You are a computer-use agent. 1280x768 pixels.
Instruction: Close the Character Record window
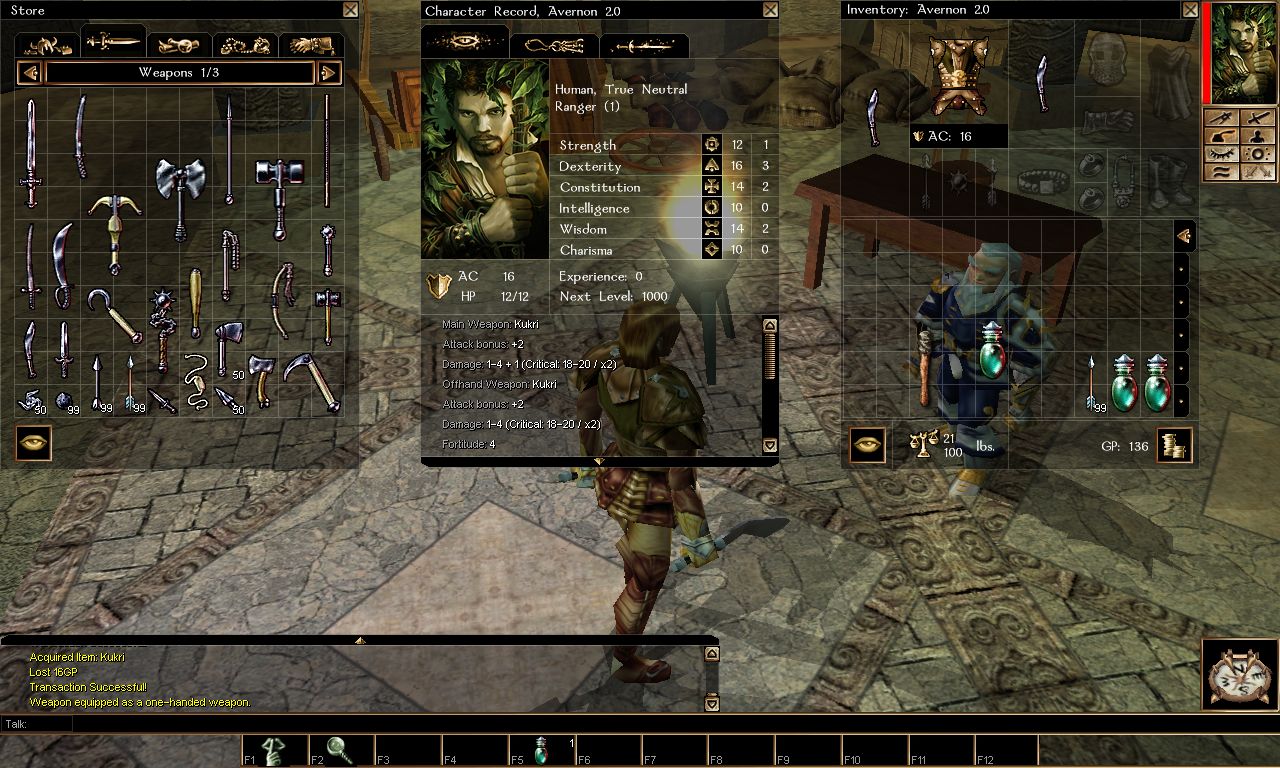click(769, 10)
